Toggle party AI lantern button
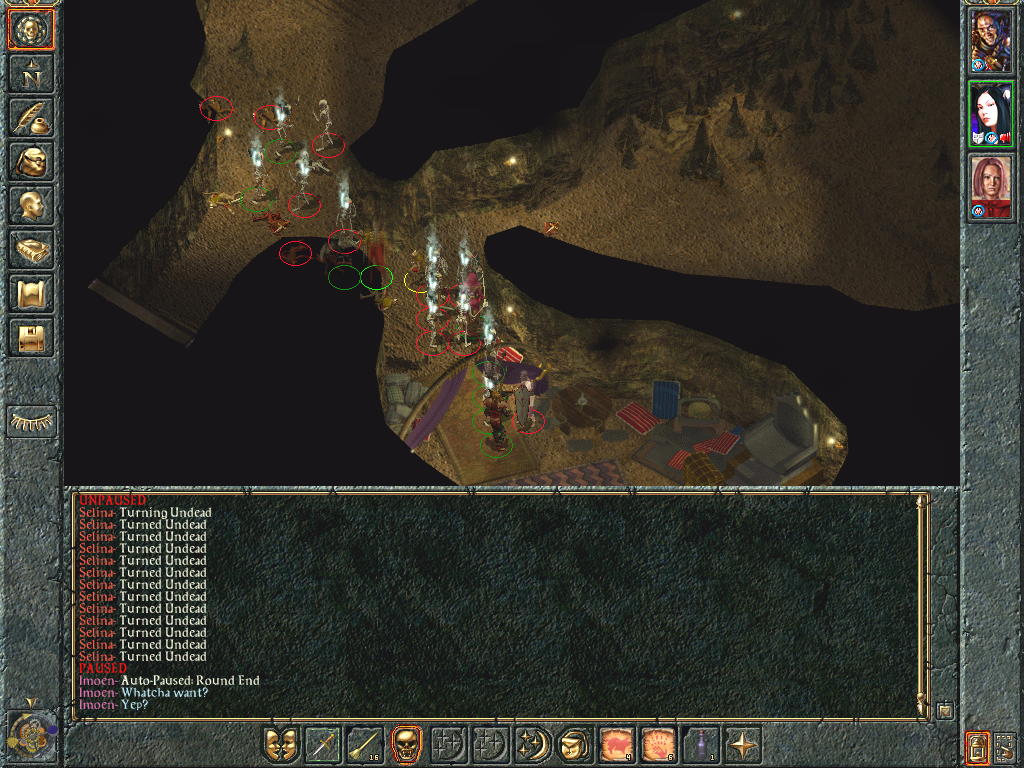The height and width of the screenshot is (768, 1024). coord(977,746)
